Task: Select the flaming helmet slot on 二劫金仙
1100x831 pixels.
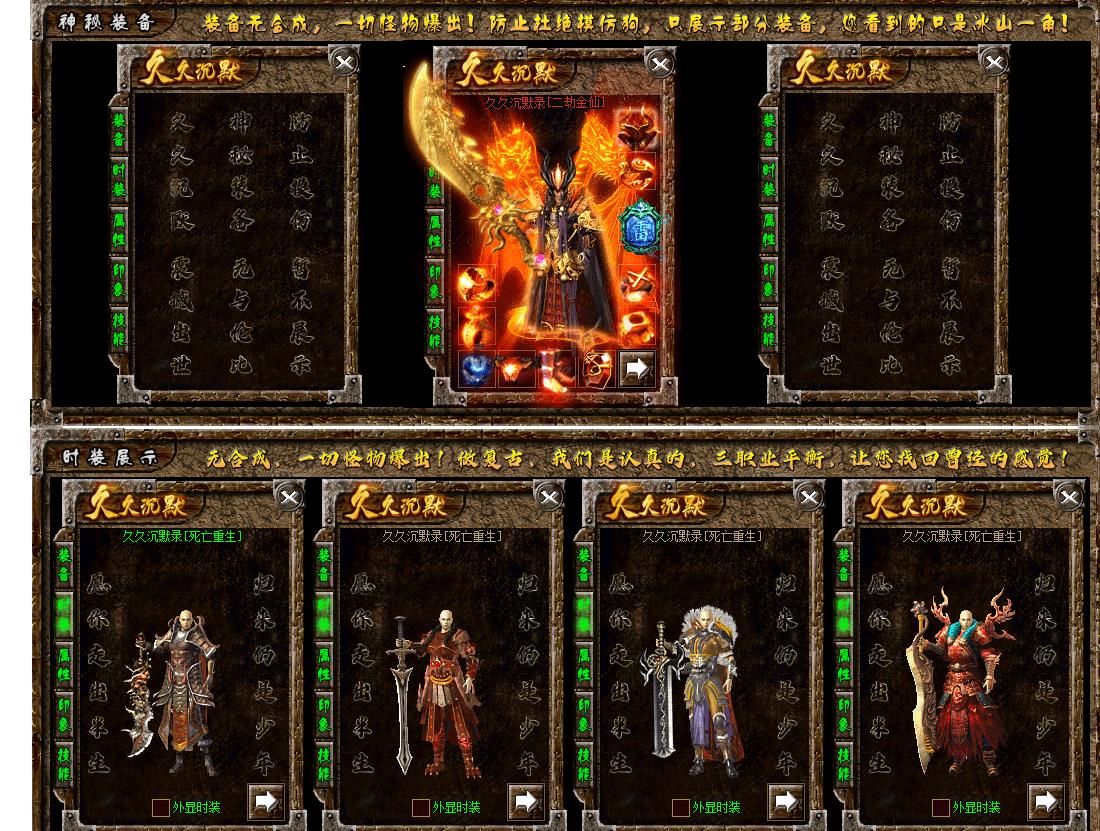Action: pos(636,129)
